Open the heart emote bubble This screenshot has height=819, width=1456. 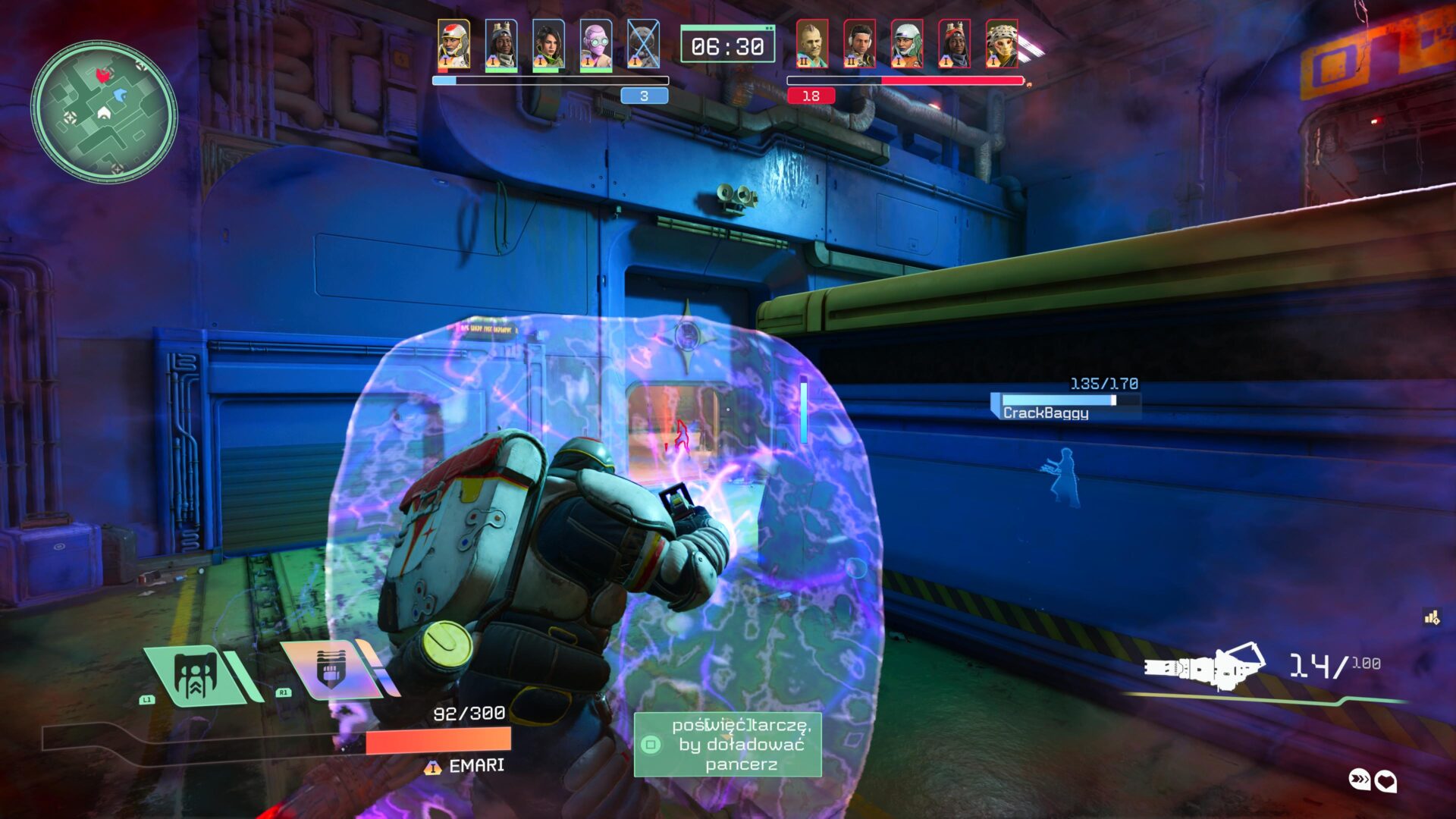(1386, 781)
